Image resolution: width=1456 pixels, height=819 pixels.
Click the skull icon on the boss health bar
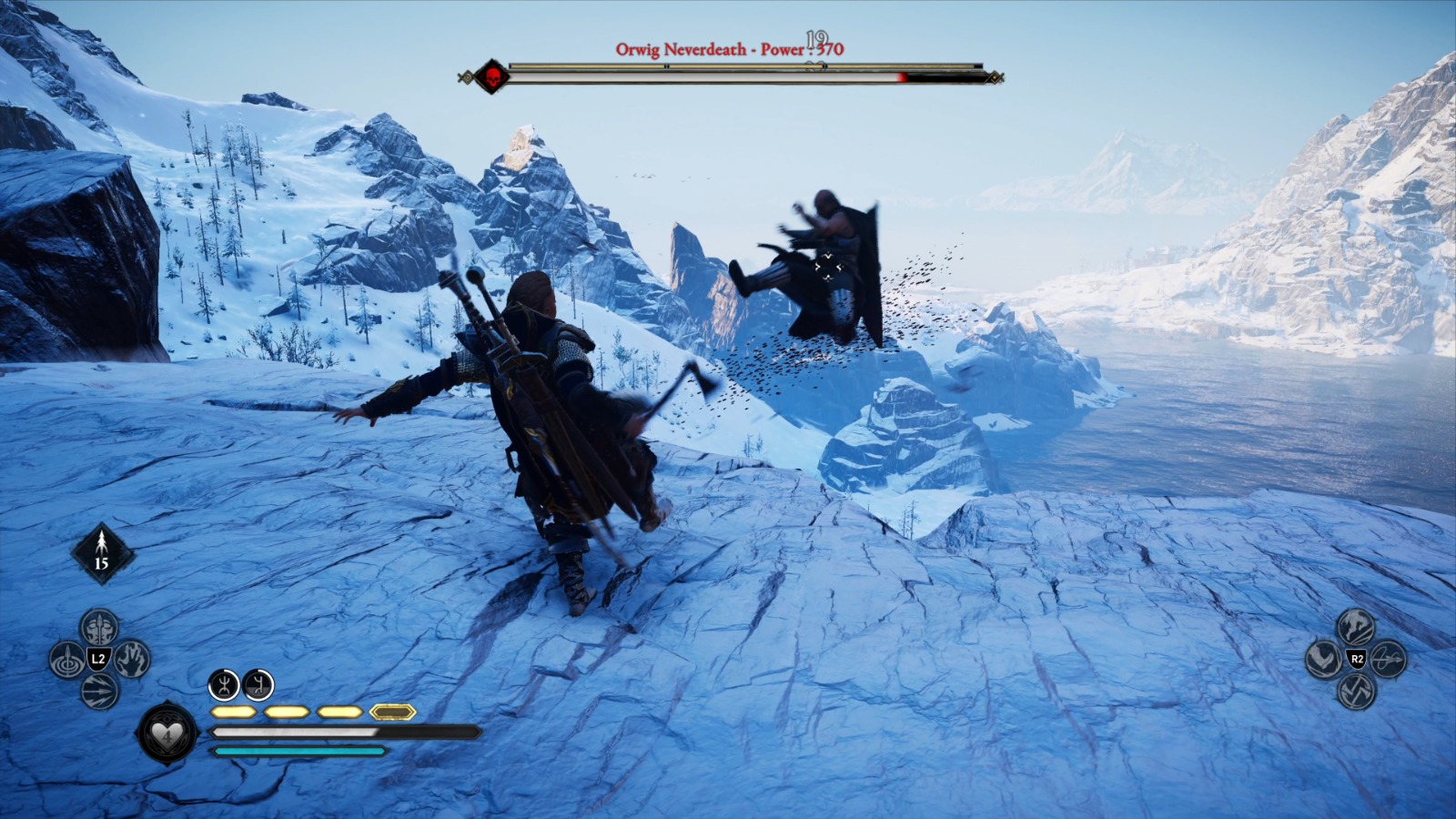[492, 76]
